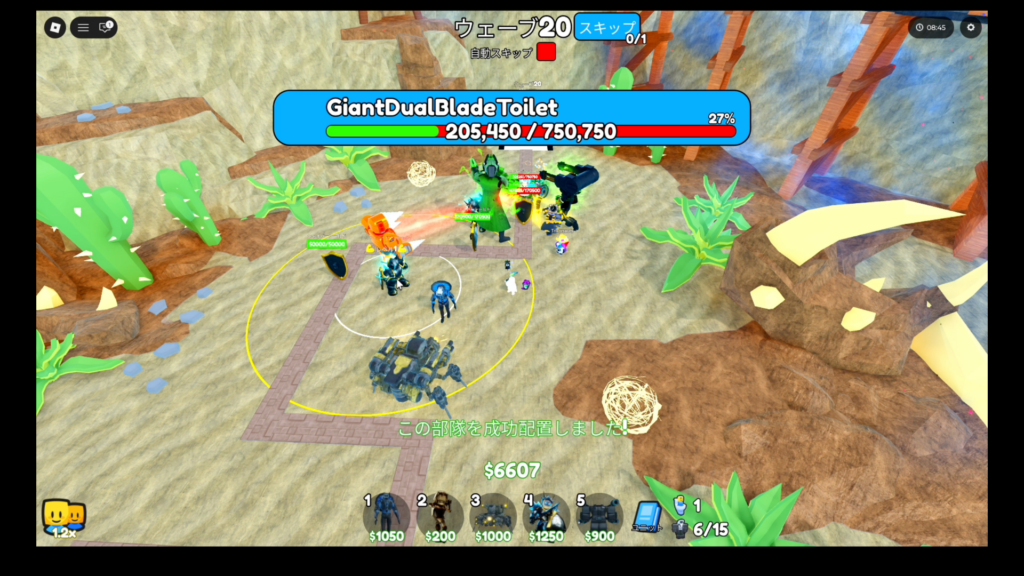Open the blue unit book icon

pyautogui.click(x=648, y=517)
